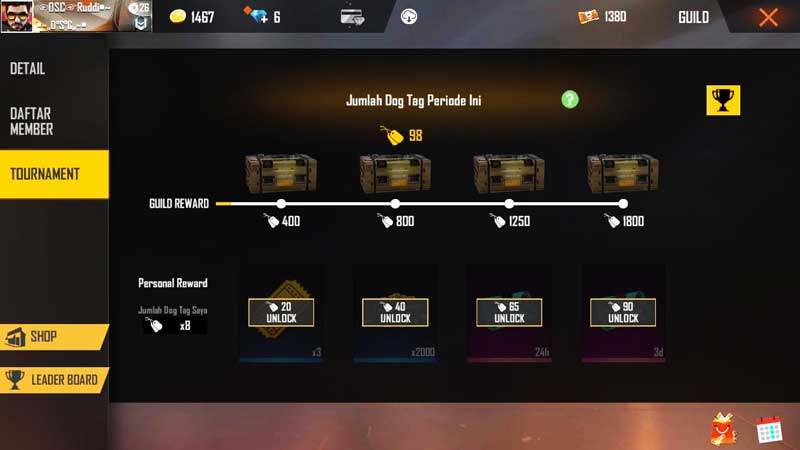Click the green question mark help icon
This screenshot has width=800, height=450.
click(570, 99)
